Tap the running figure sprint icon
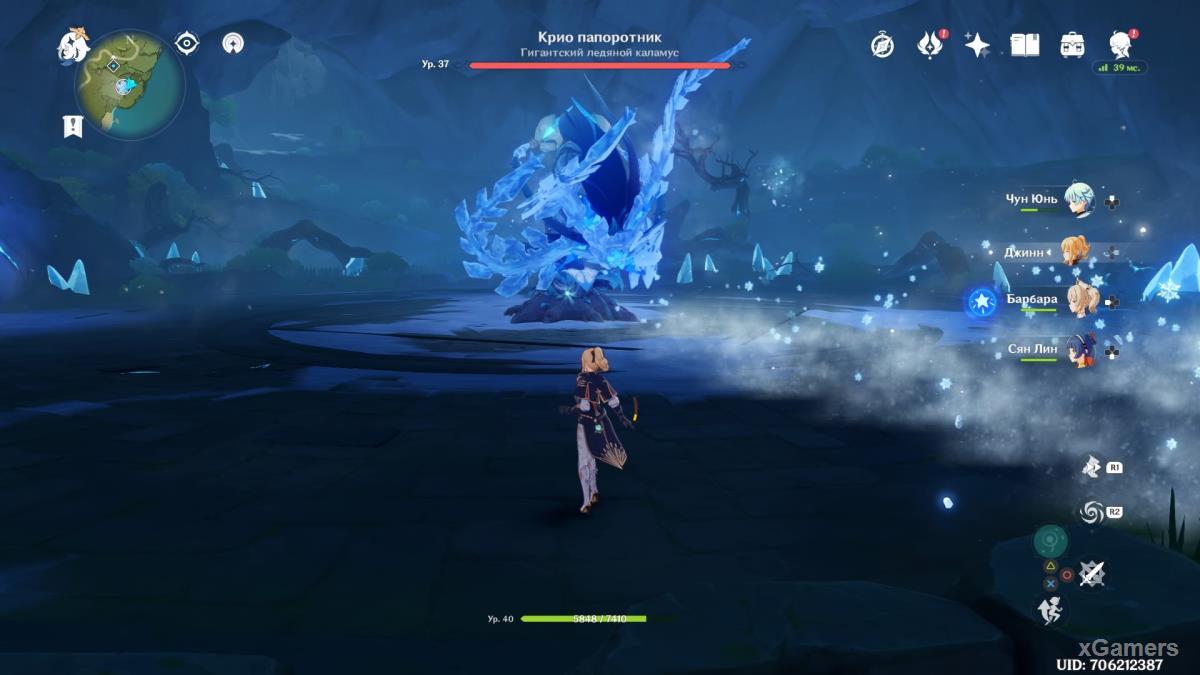The height and width of the screenshot is (675, 1200). tap(1050, 609)
